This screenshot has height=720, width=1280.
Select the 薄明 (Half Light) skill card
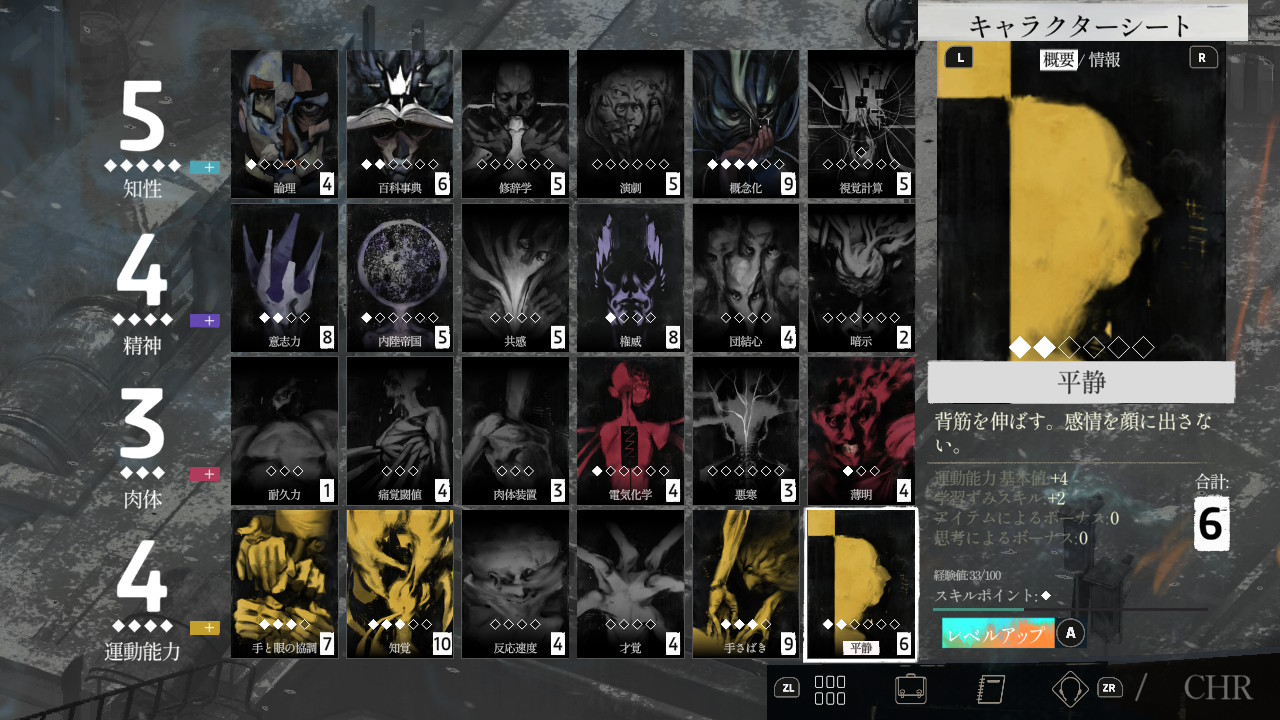click(x=861, y=431)
